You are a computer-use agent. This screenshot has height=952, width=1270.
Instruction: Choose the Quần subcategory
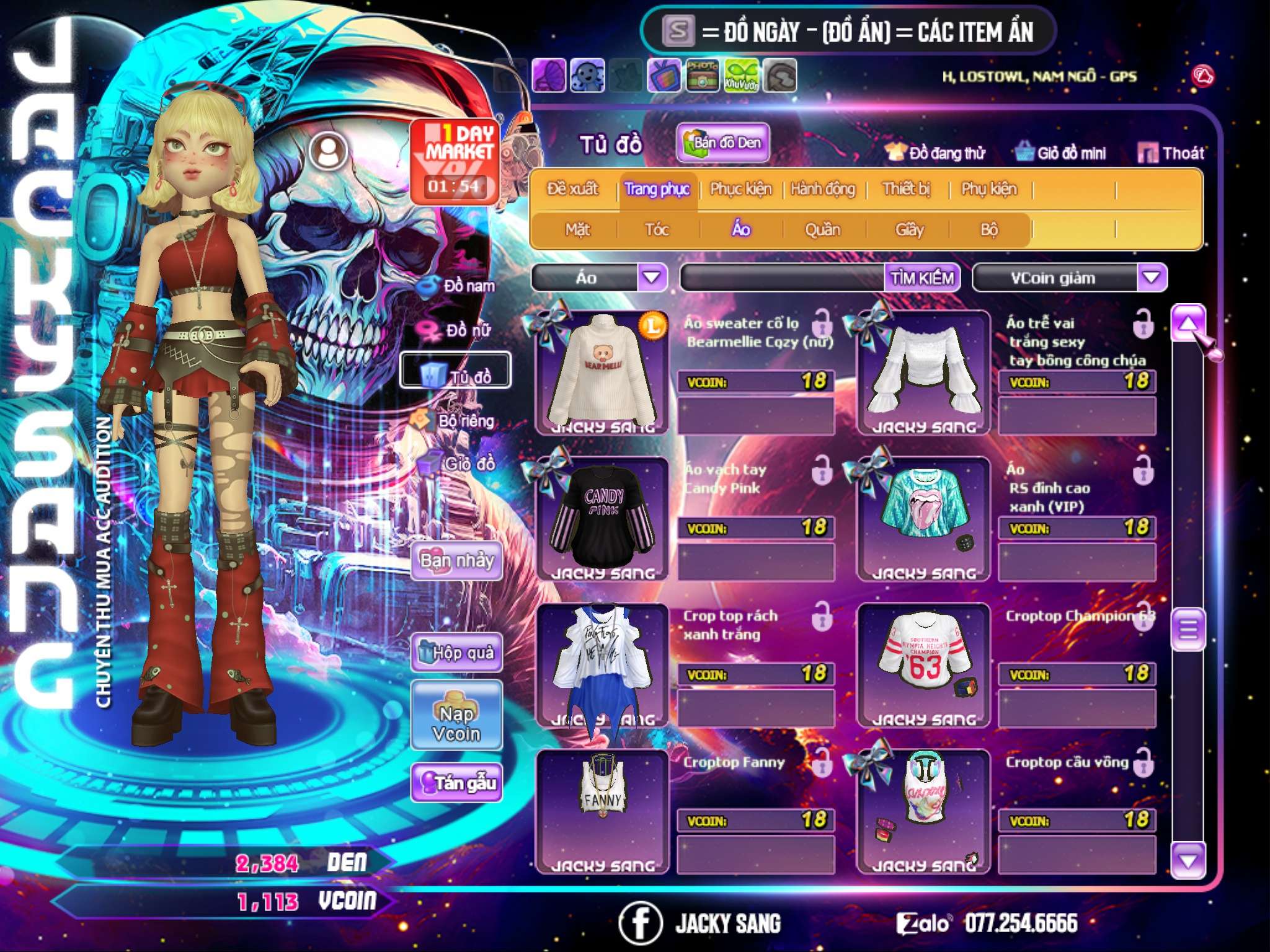(822, 229)
